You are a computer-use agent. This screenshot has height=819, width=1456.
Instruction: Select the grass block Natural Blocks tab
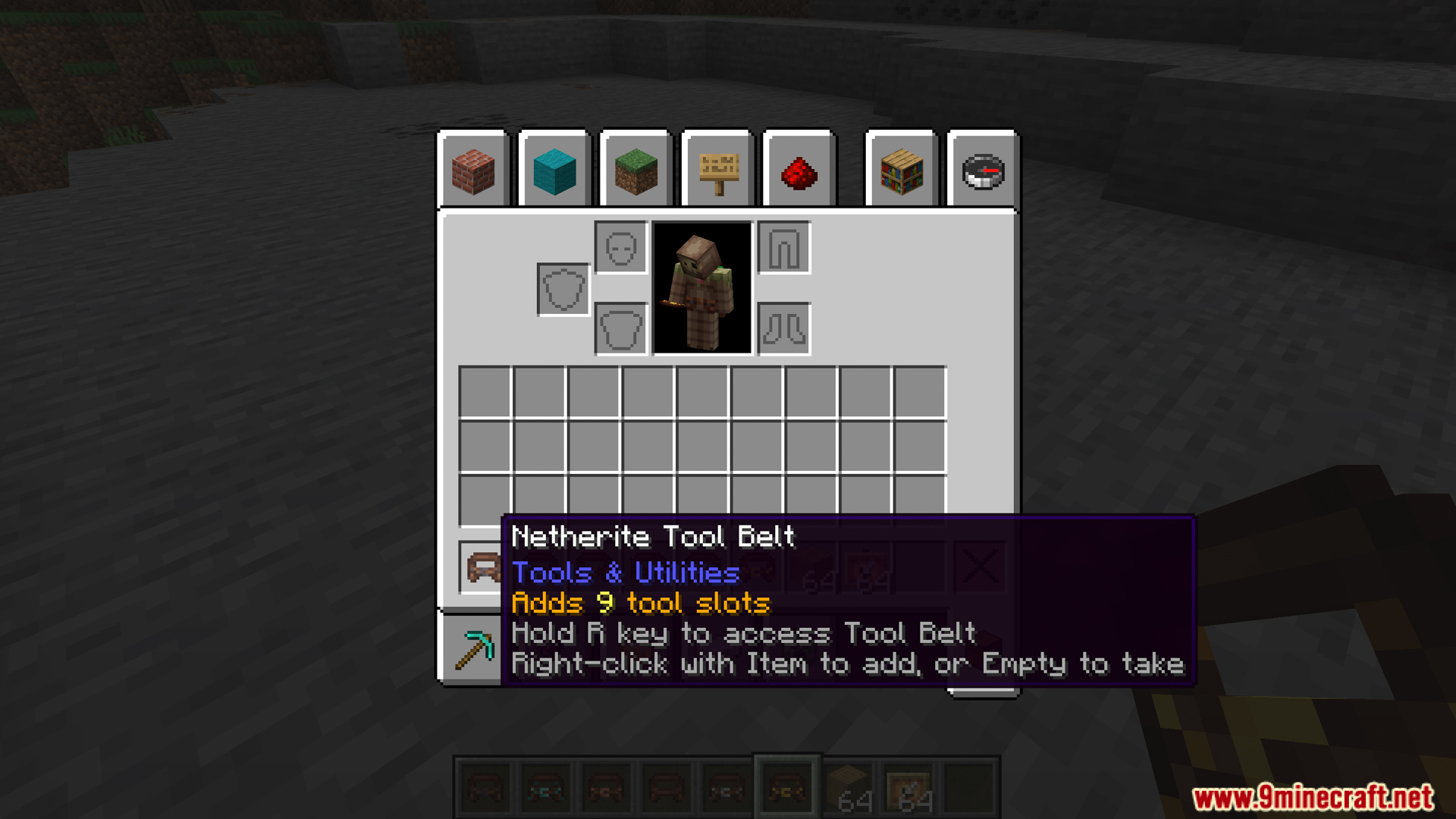[635, 171]
